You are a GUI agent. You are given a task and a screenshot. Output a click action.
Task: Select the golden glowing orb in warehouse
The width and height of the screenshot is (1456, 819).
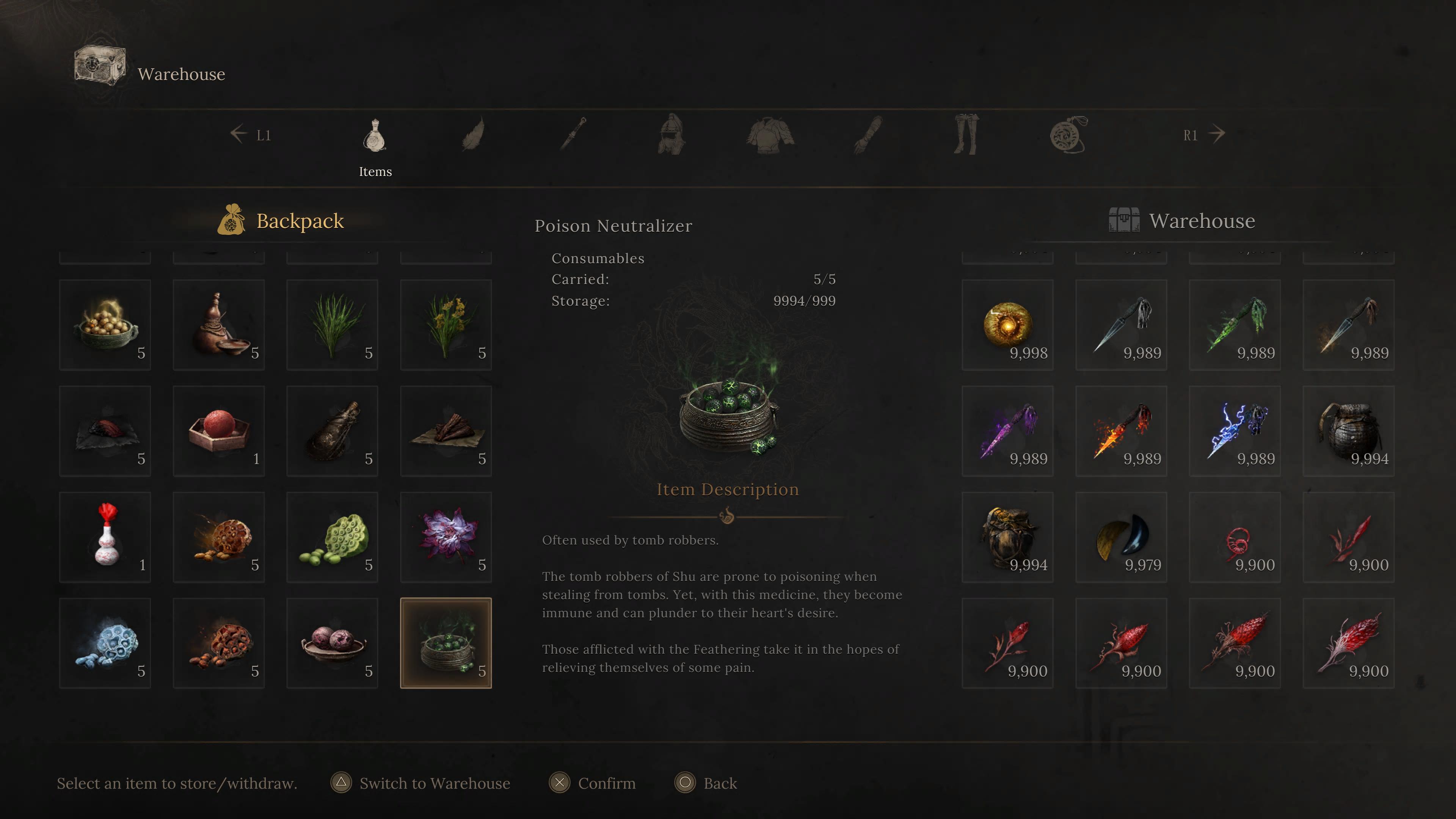pos(1007,325)
